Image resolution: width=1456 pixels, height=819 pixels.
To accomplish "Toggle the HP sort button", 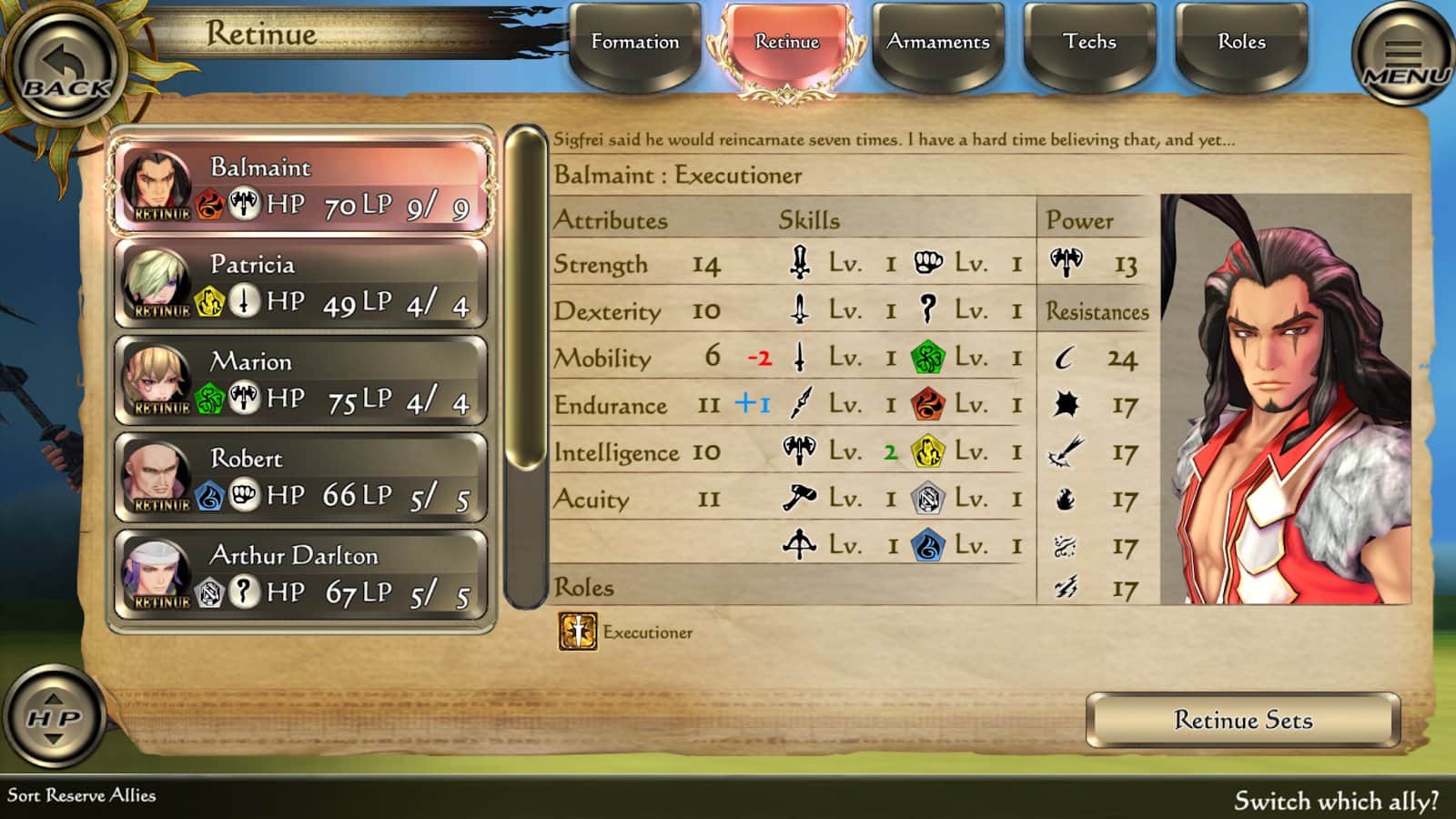I will 54,718.
